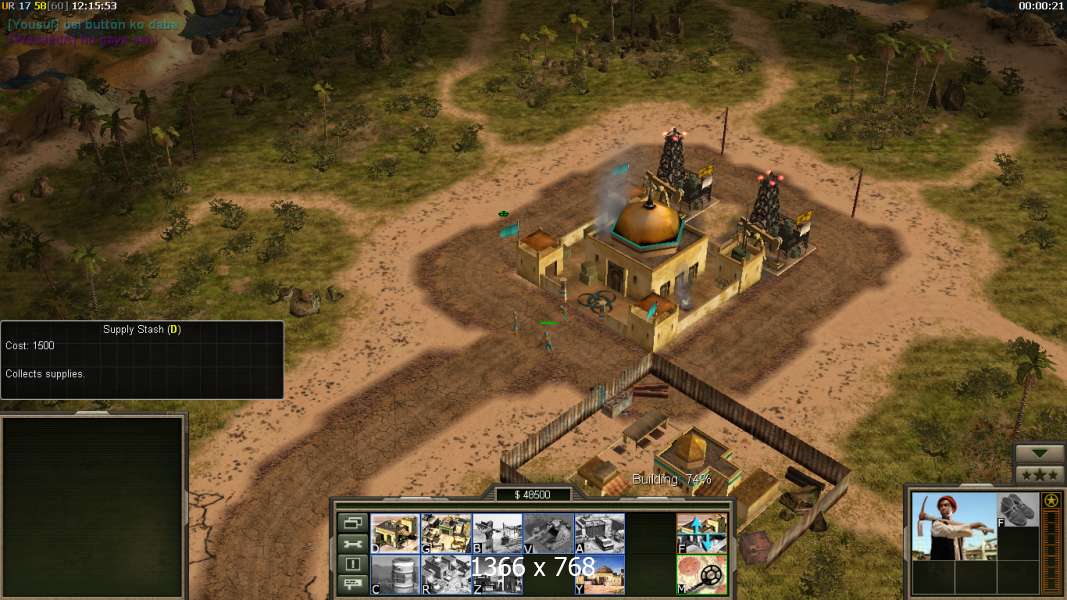Choose the compound building icon marked G
This screenshot has width=1067, height=600.
pos(446,533)
